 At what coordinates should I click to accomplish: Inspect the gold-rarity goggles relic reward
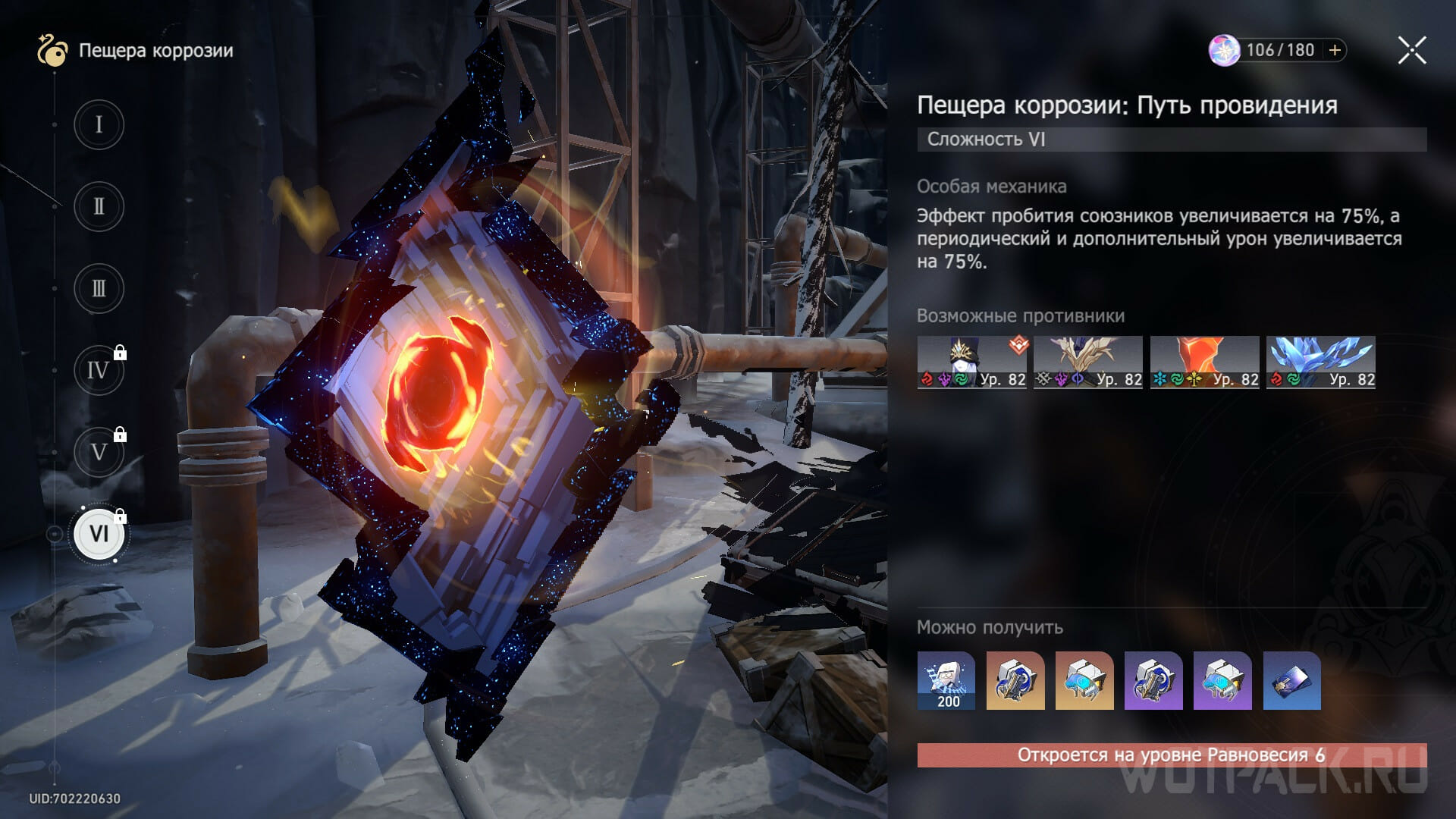[x=1084, y=680]
